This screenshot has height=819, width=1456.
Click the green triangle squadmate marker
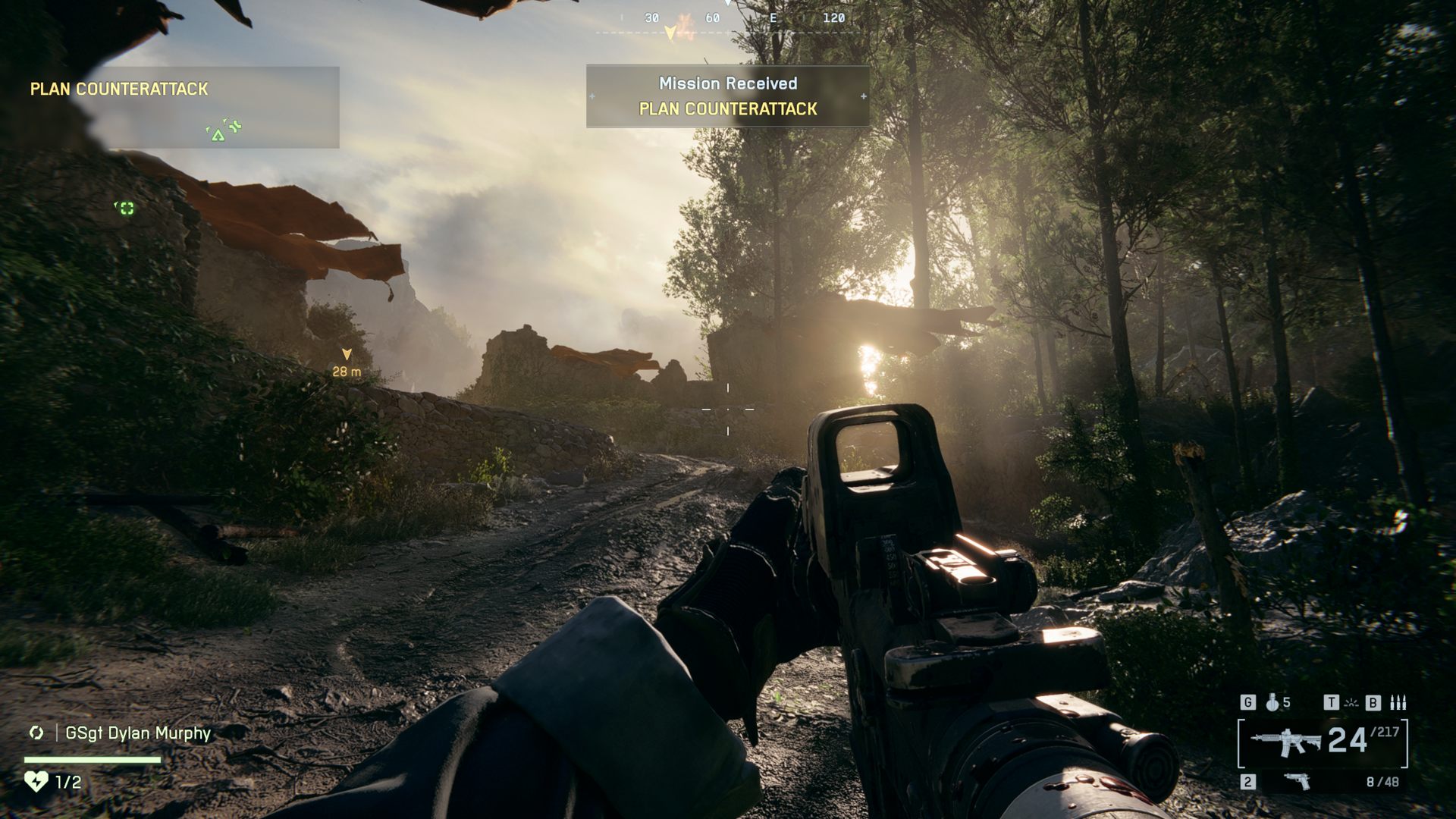click(218, 136)
